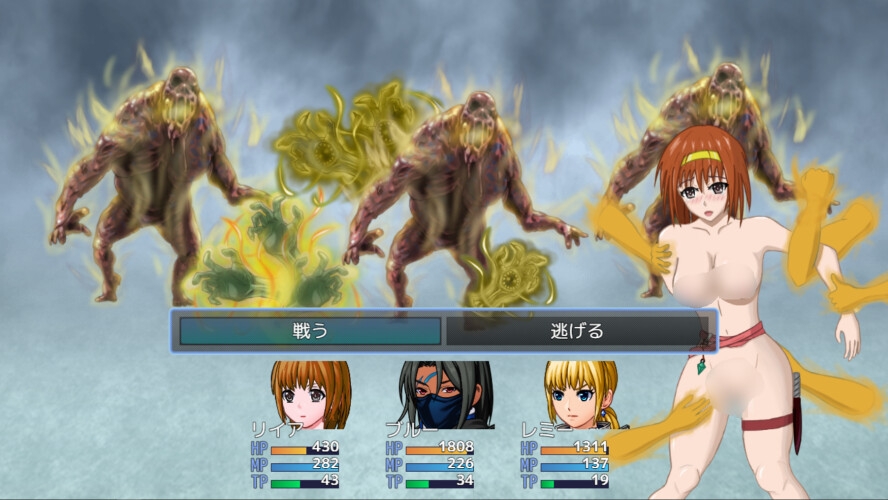Pick the blonde レミー party portrait
The image size is (888, 500).
(x=580, y=395)
